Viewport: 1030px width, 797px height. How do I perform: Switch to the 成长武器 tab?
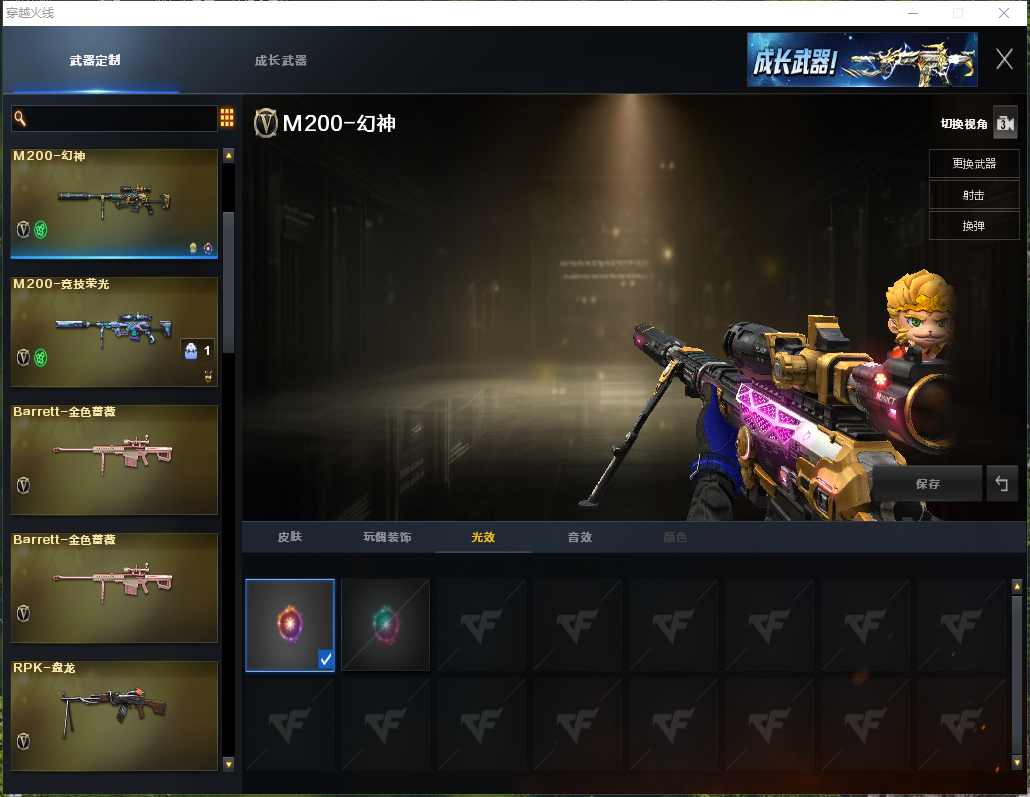click(x=280, y=61)
